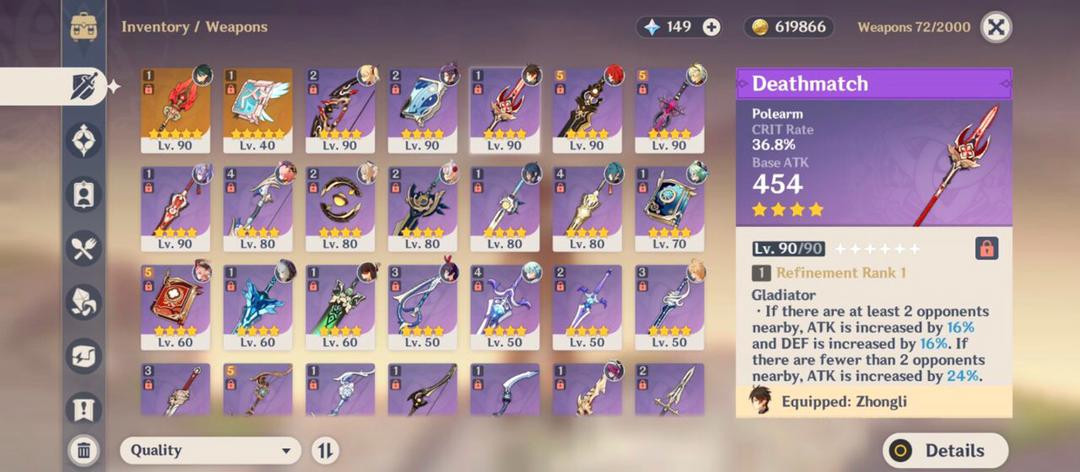Viewport: 1080px width, 472px height.
Task: Add more Primogems with the plus button
Action: click(x=711, y=27)
